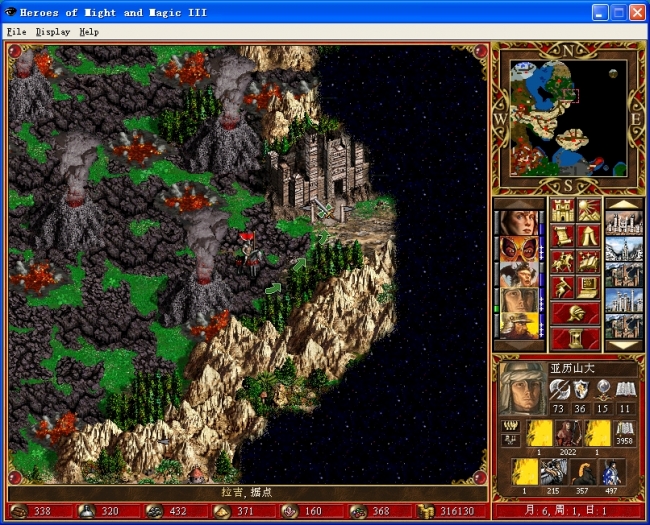Close the game window
This screenshot has width=650, height=525.
point(637,12)
